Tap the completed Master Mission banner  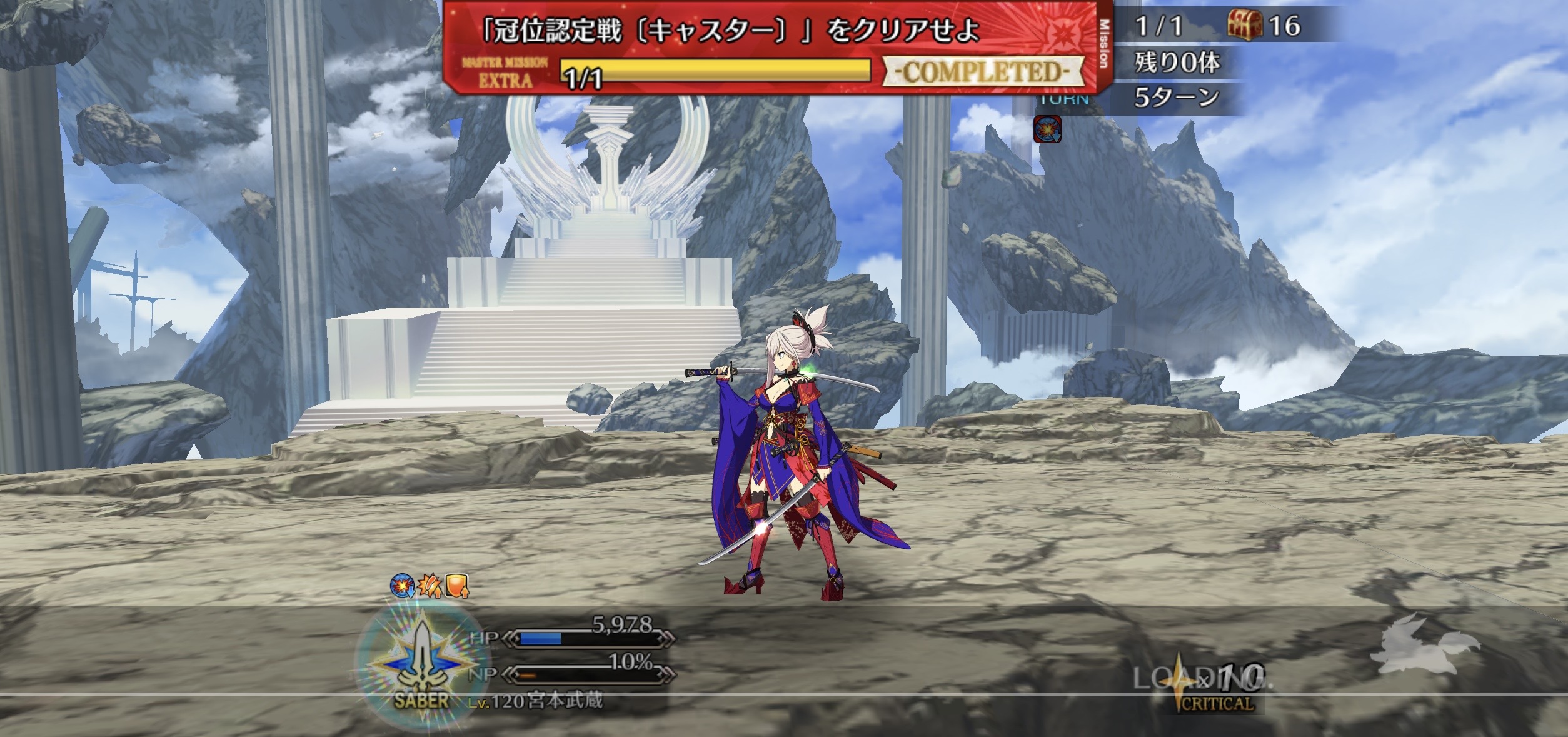coord(769,47)
